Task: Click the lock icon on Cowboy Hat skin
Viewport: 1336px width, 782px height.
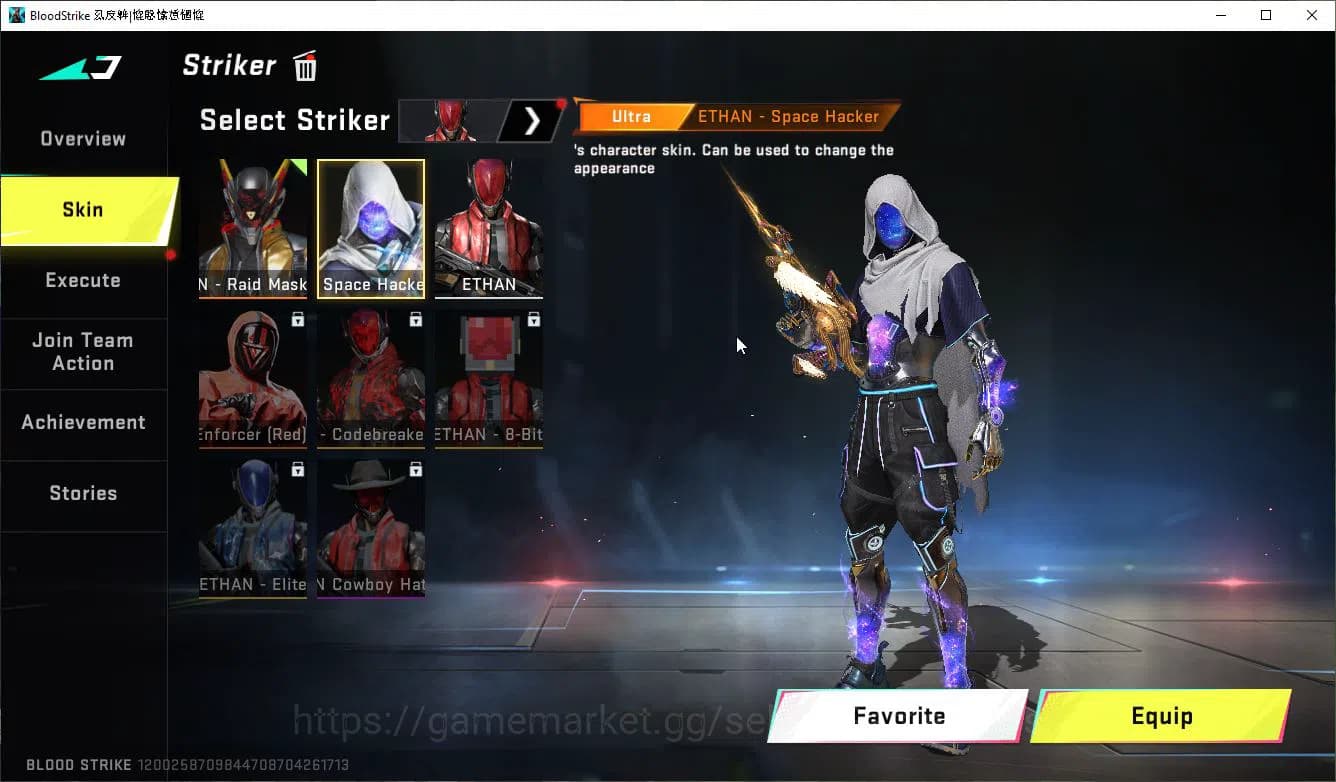Action: pos(414,469)
